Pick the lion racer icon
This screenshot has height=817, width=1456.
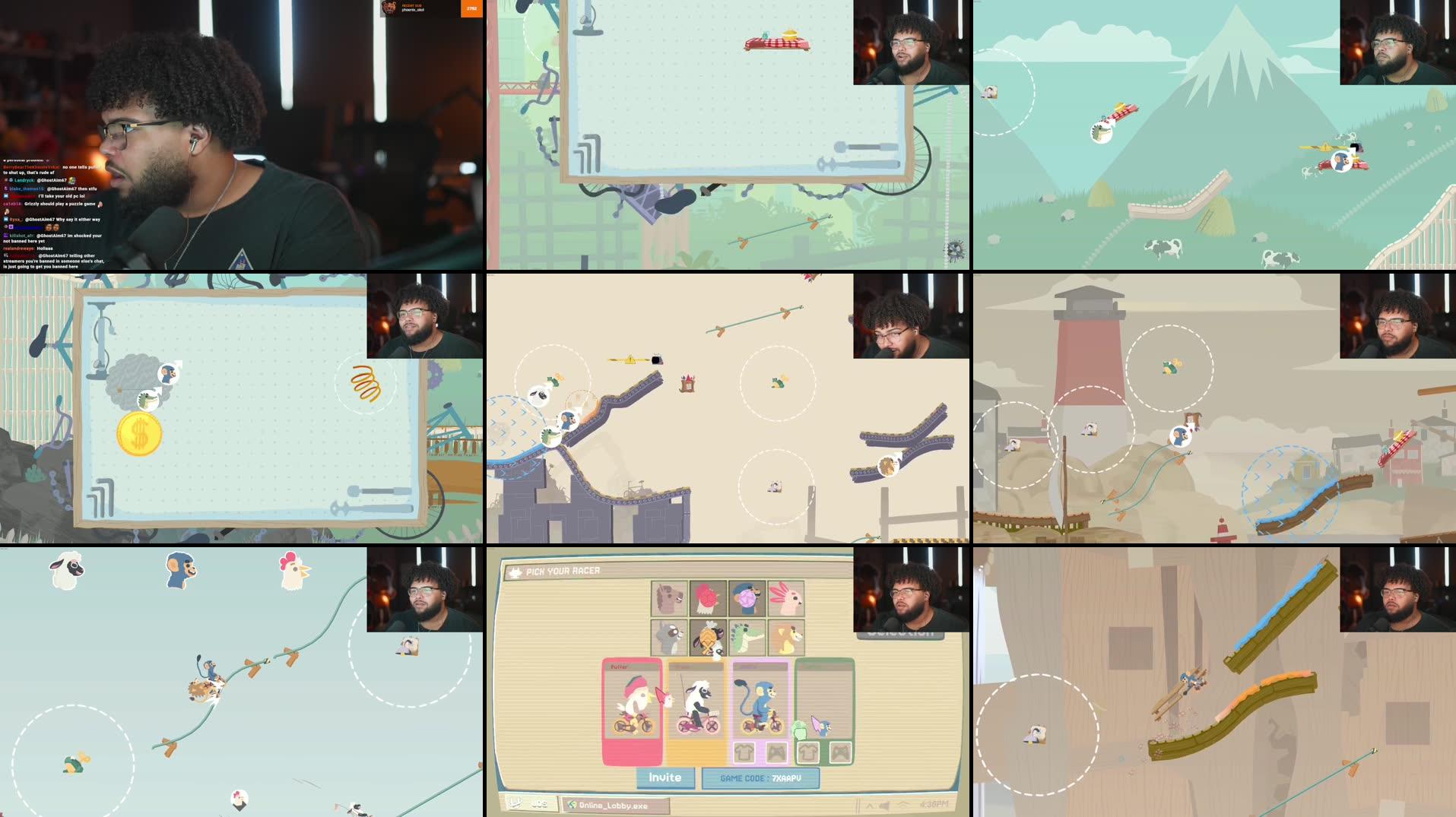point(787,638)
